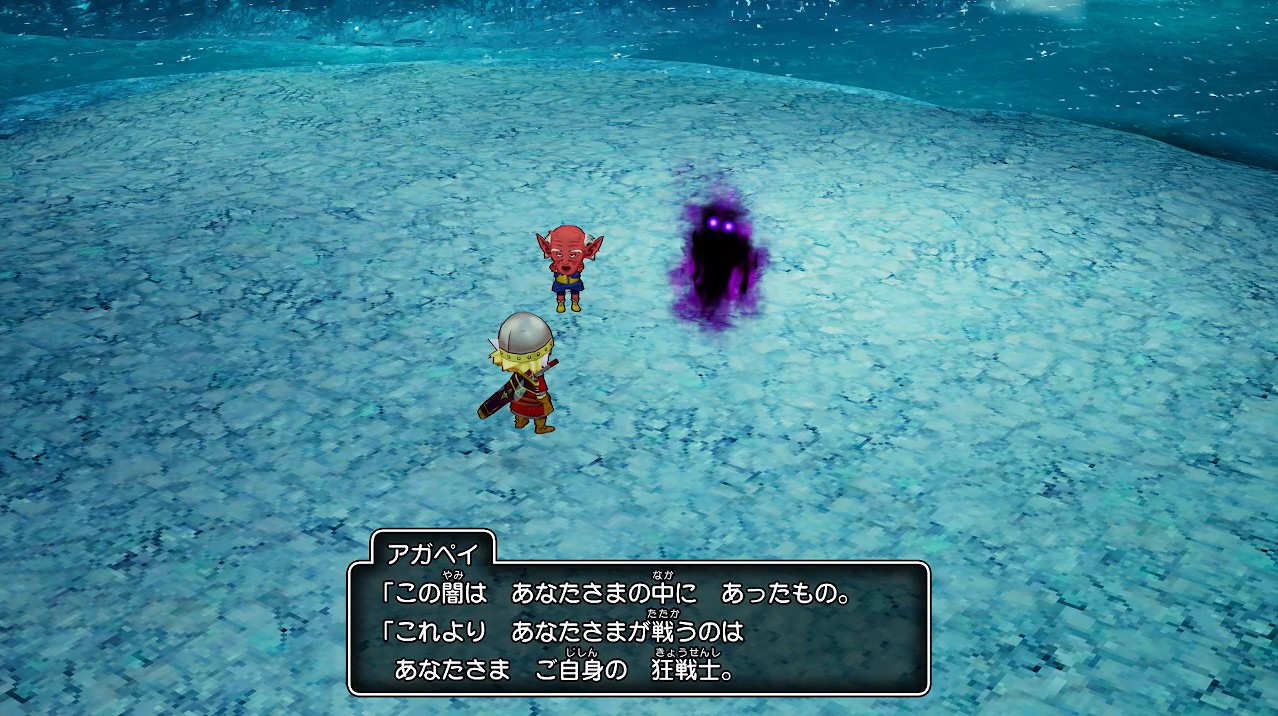Advance the アガペイ dialogue message box

(638, 628)
